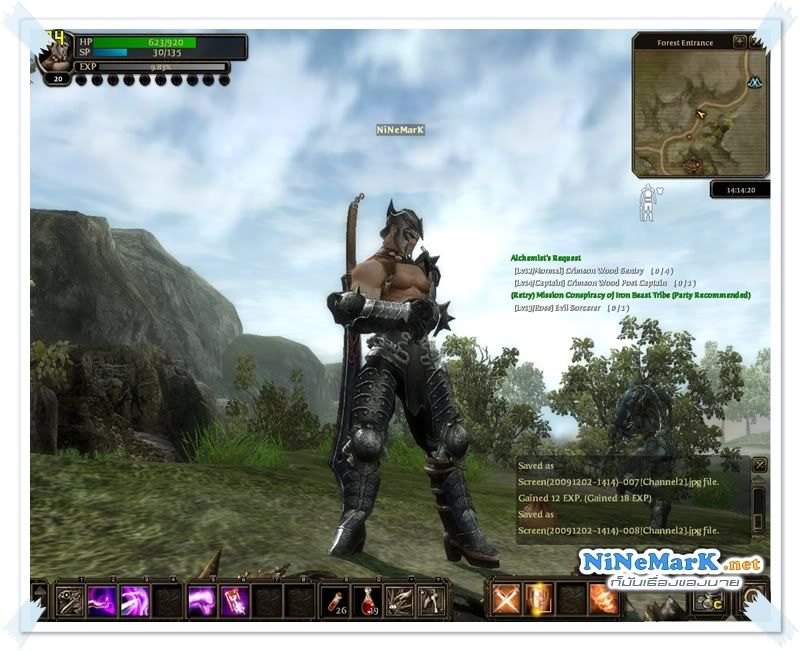800x651 pixels.
Task: Click the minimap's plus zoom button
Action: 739,42
